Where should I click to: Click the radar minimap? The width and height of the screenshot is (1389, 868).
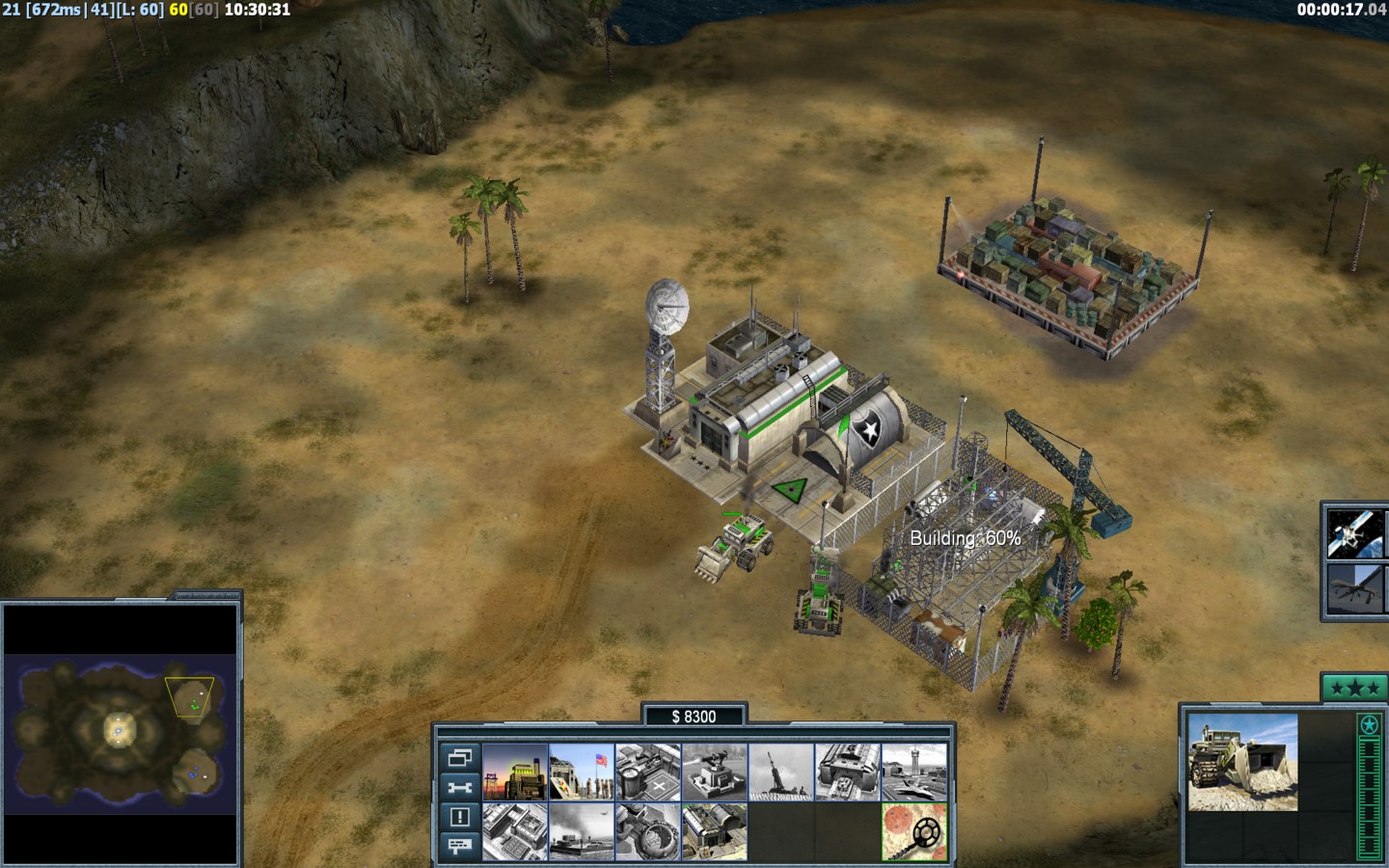[121, 733]
